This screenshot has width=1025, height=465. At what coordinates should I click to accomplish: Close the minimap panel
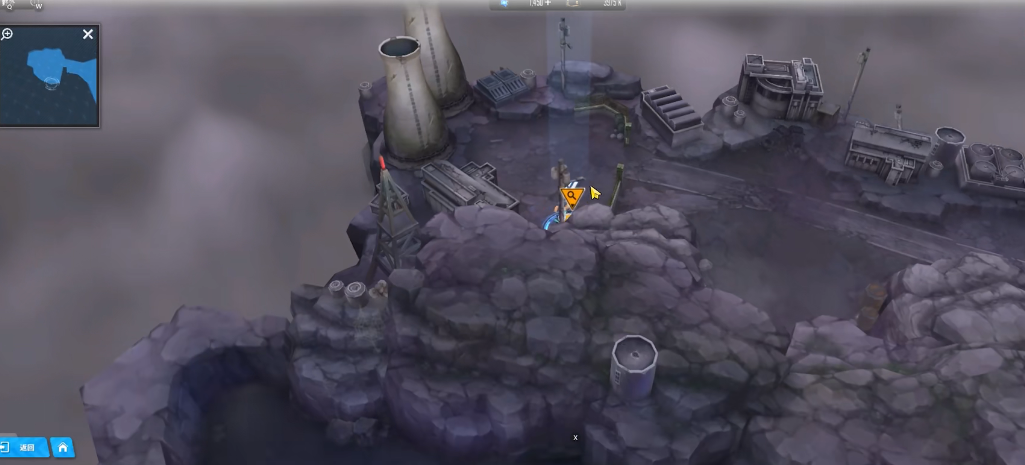[x=88, y=35]
